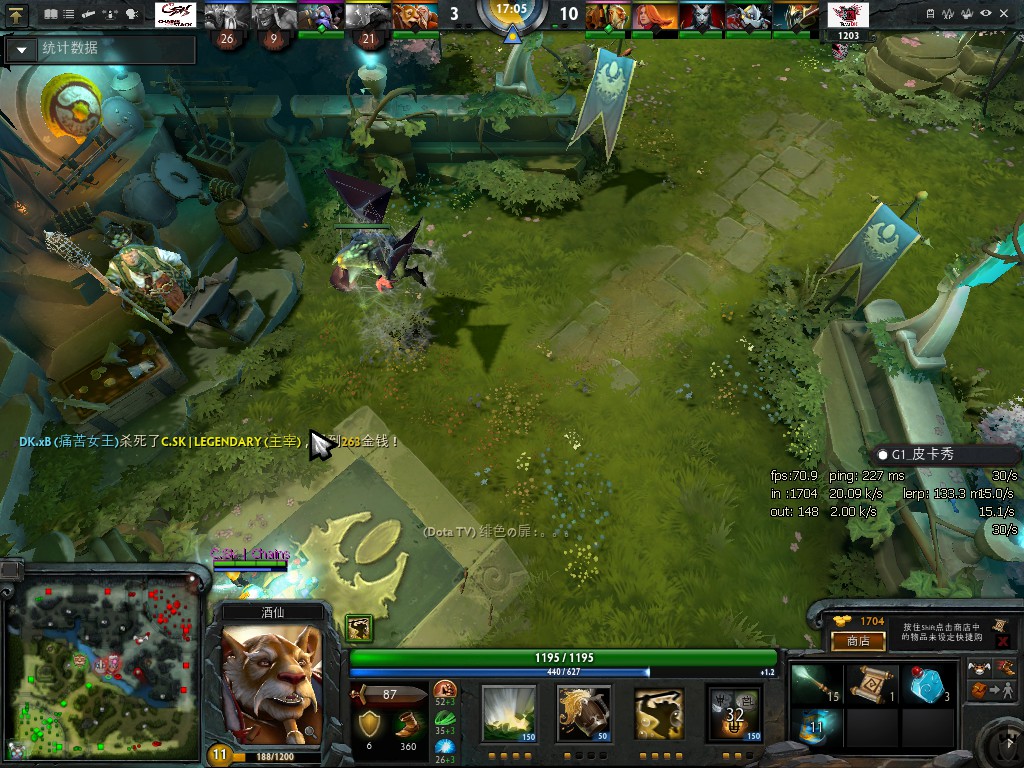
Task: Close the quick-buy hint with red X
Action: pos(1002,640)
